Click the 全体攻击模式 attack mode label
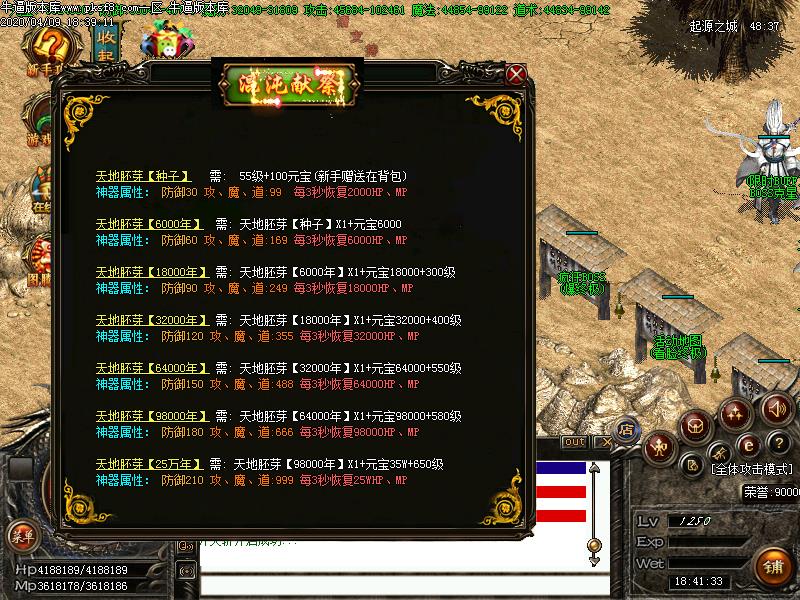This screenshot has width=800, height=600. 751,468
